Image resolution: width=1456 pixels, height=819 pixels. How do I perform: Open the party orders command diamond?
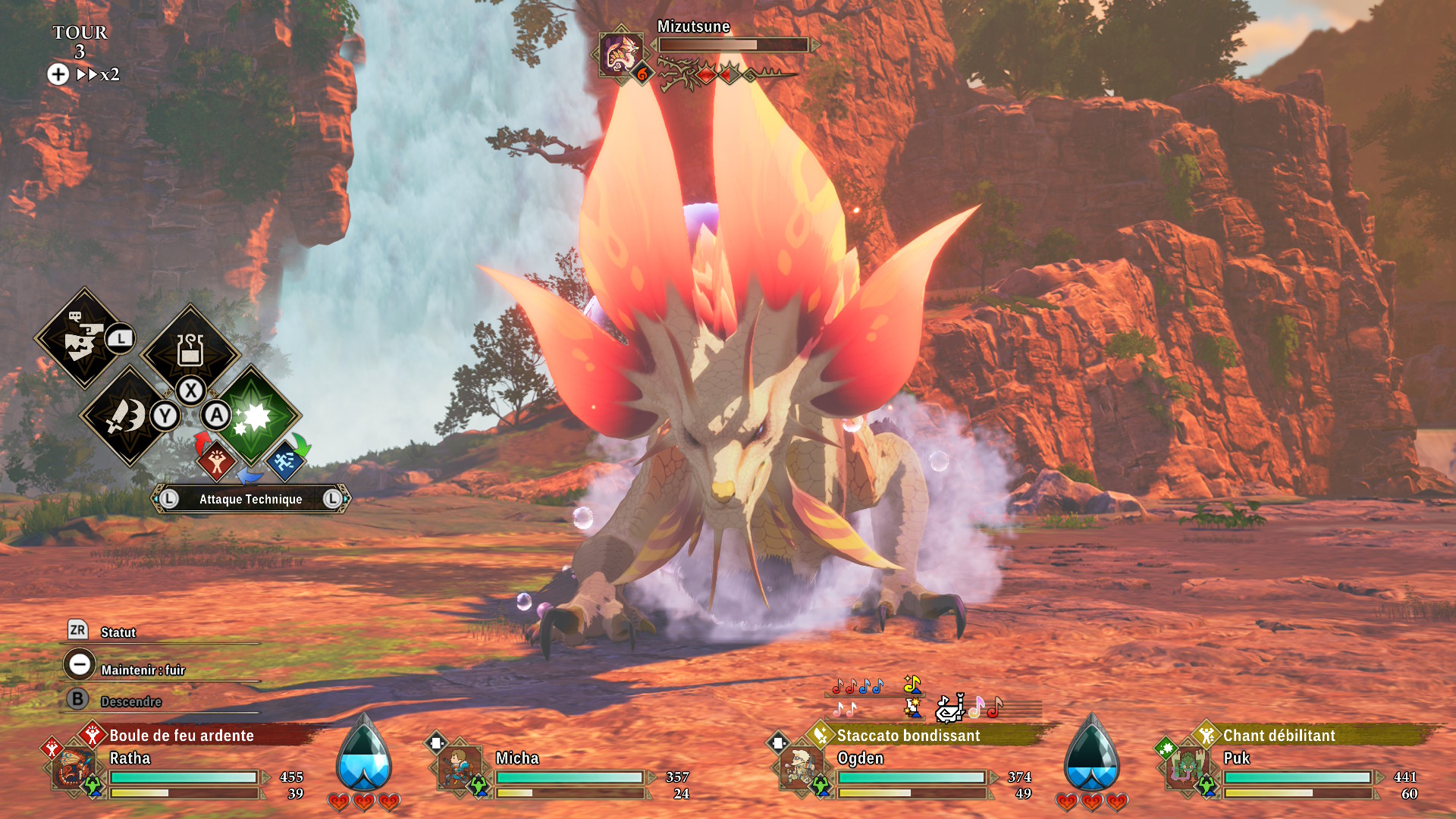tap(82, 338)
